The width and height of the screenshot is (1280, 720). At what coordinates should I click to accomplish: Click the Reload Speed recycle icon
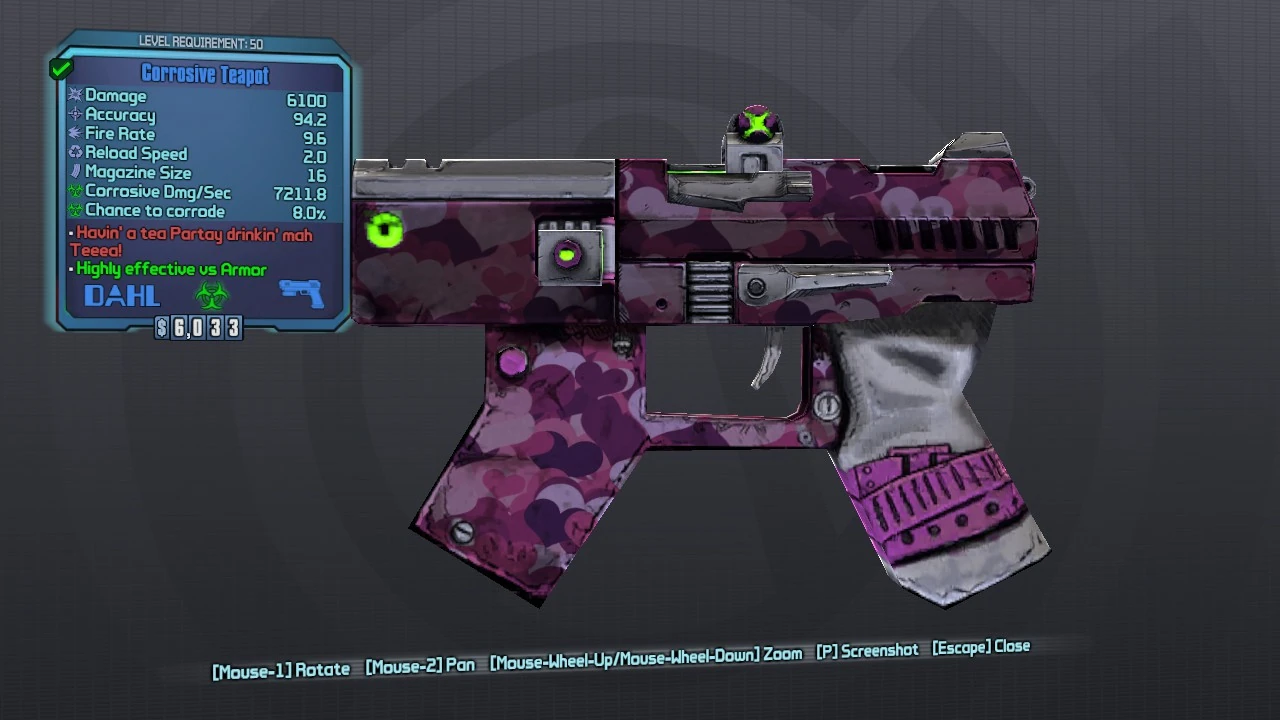(75, 153)
